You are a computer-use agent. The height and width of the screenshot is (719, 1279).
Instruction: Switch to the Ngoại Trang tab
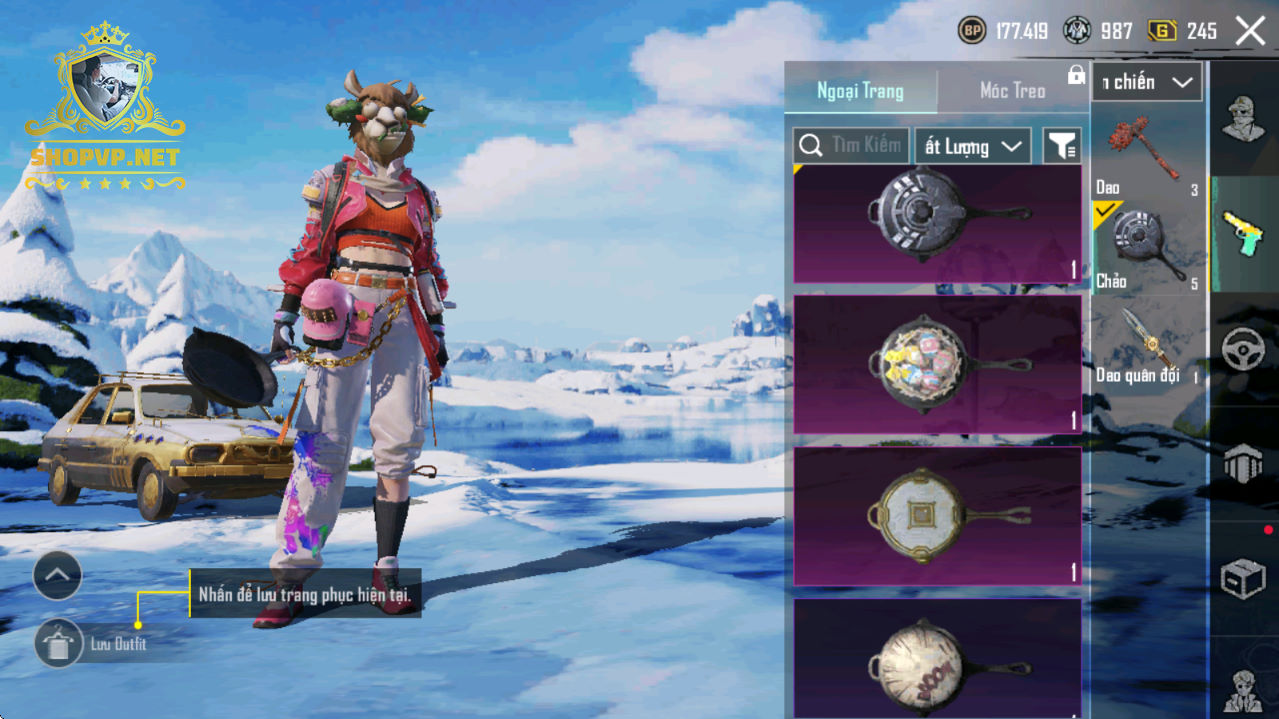pos(860,91)
